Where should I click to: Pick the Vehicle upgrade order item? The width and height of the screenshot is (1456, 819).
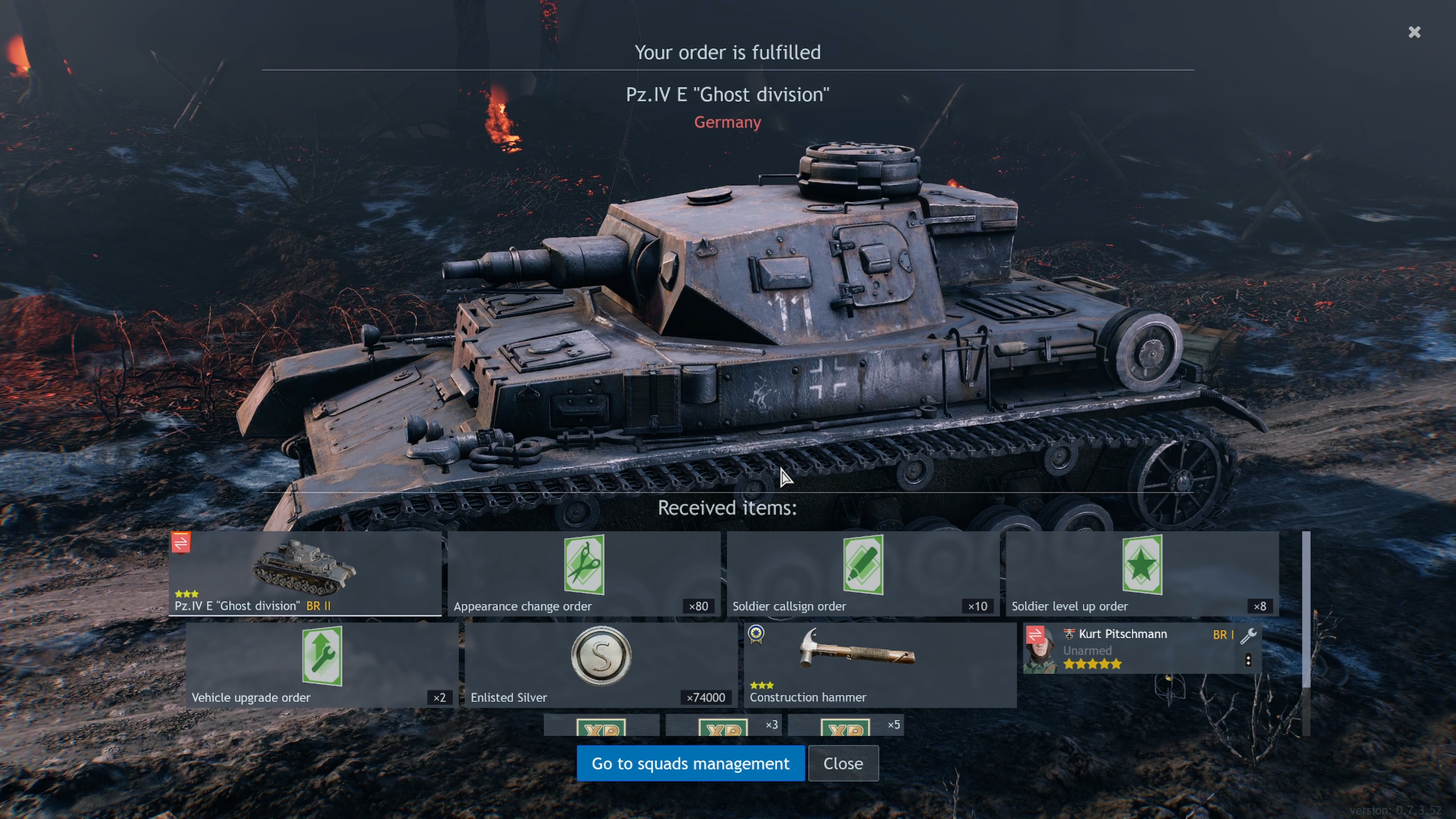coord(322,665)
